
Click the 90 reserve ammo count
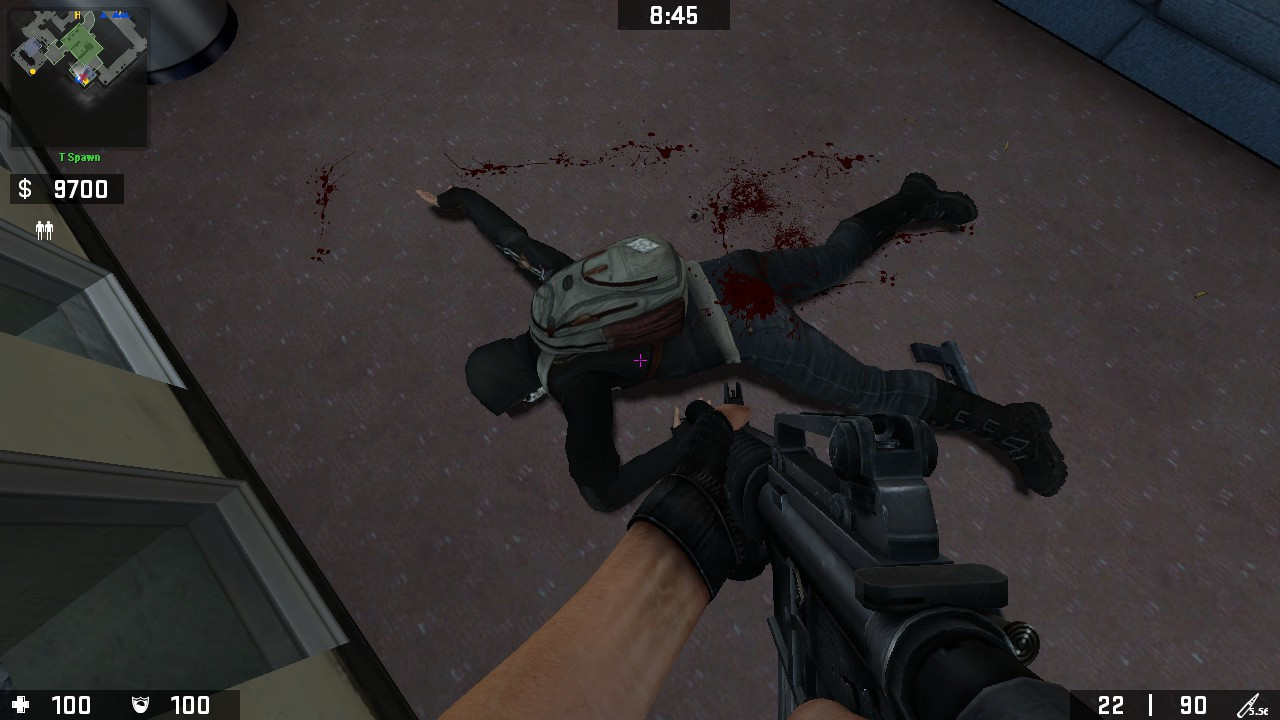tap(1193, 705)
